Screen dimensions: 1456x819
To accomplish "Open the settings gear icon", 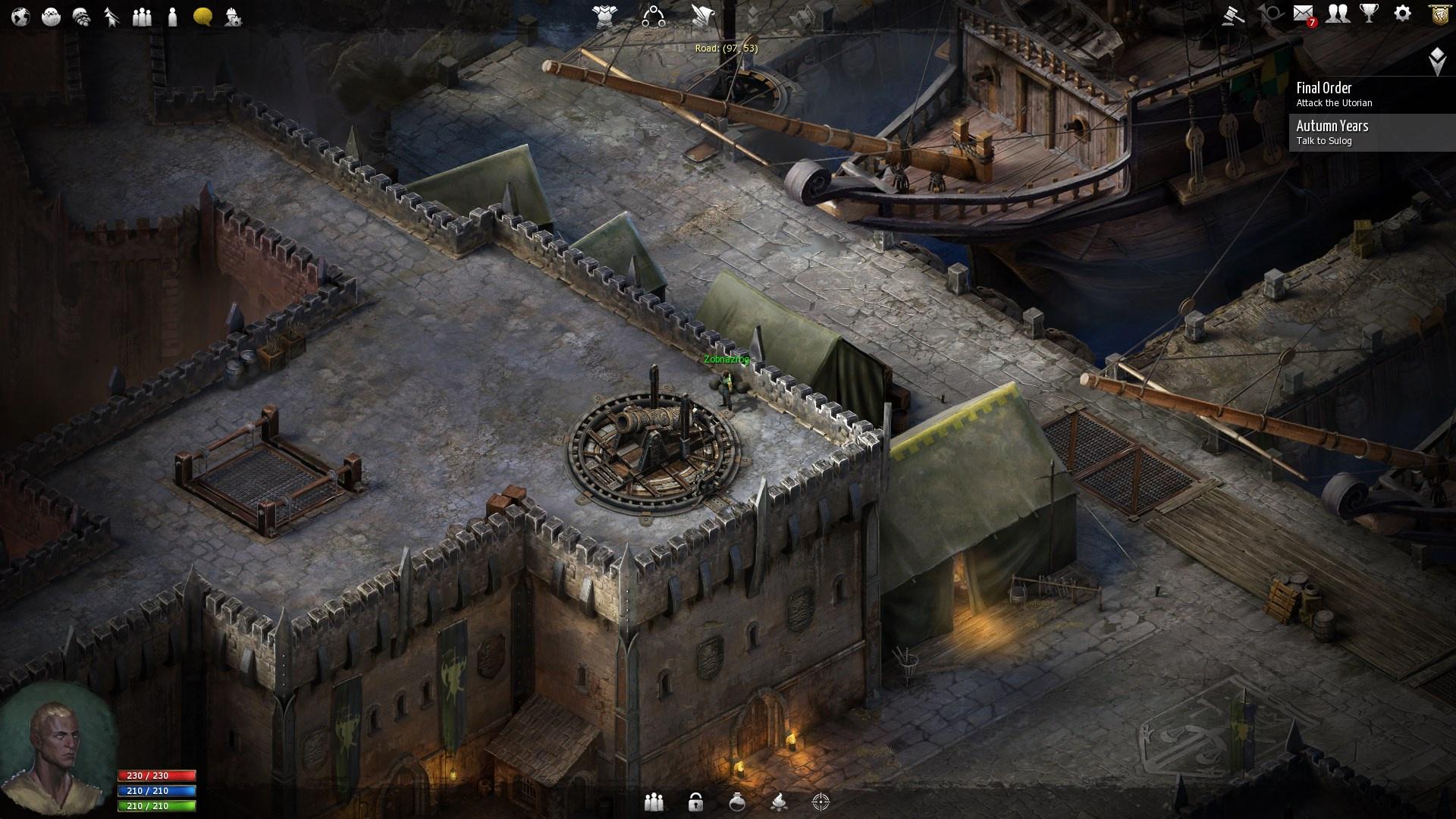I will 1403,14.
